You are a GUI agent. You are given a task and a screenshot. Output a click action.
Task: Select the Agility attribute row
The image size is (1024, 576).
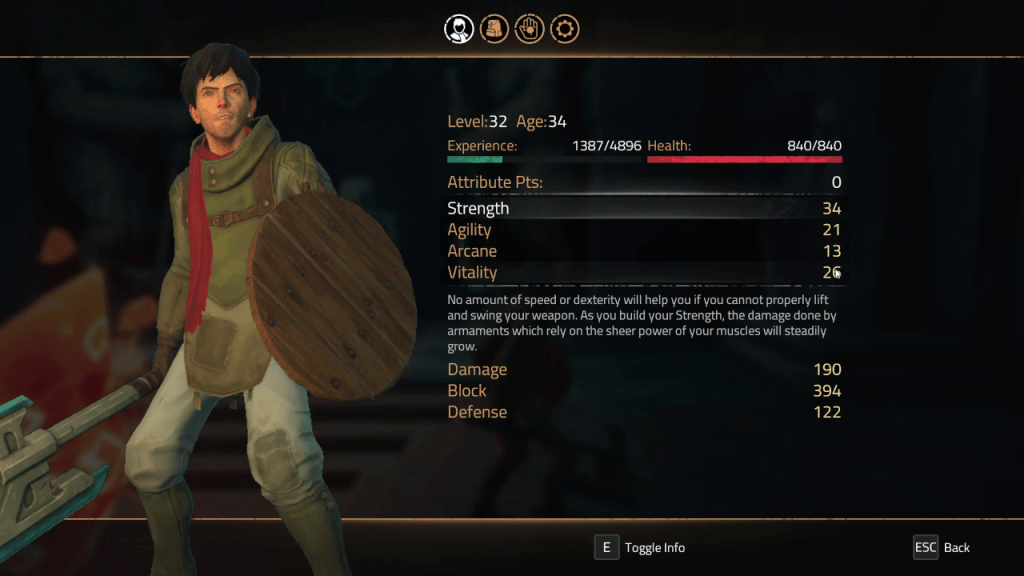click(x=644, y=230)
